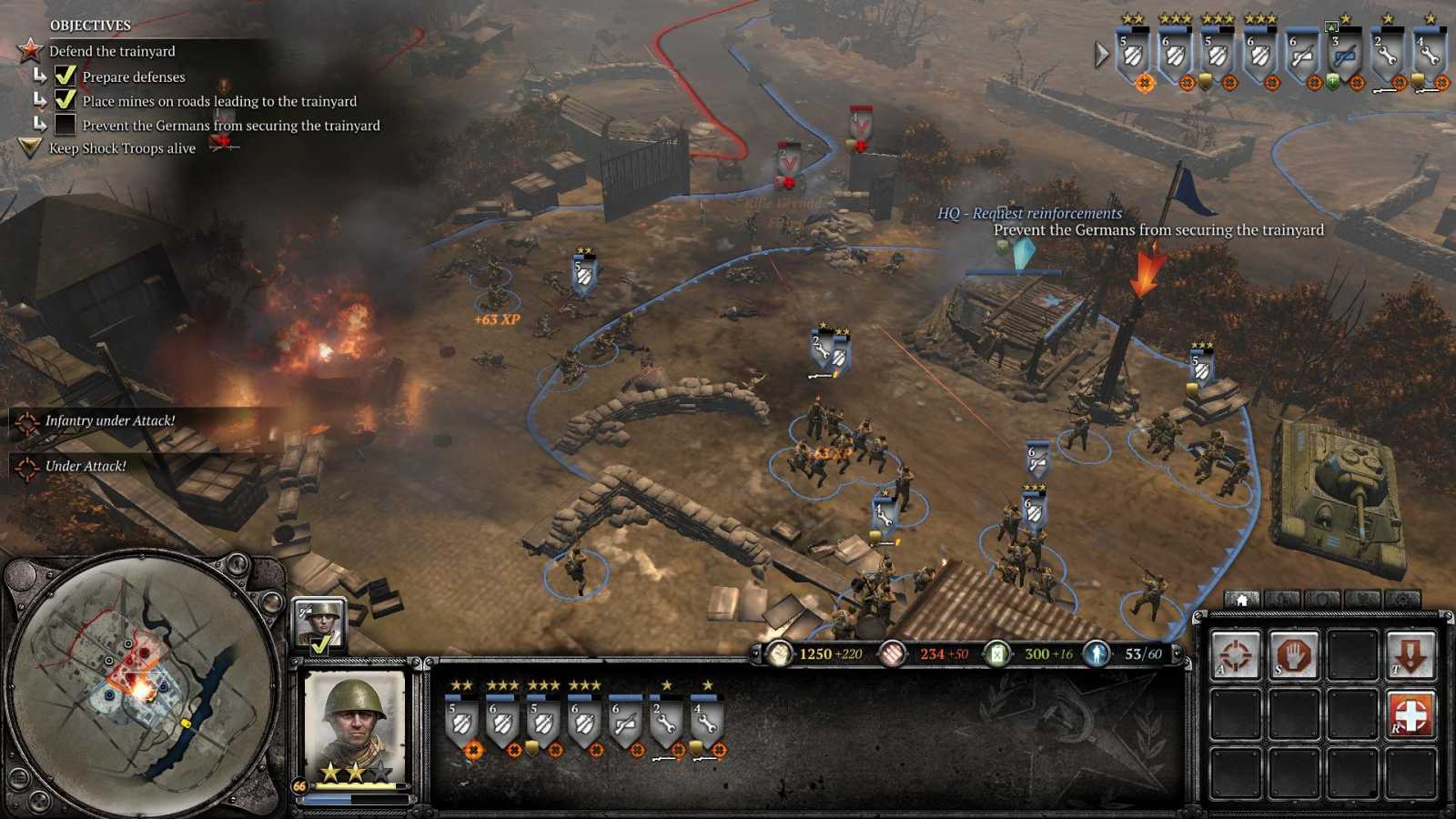Click the munitions fist resource icon
Viewport: 1456px width, 819px height.
coord(895,653)
